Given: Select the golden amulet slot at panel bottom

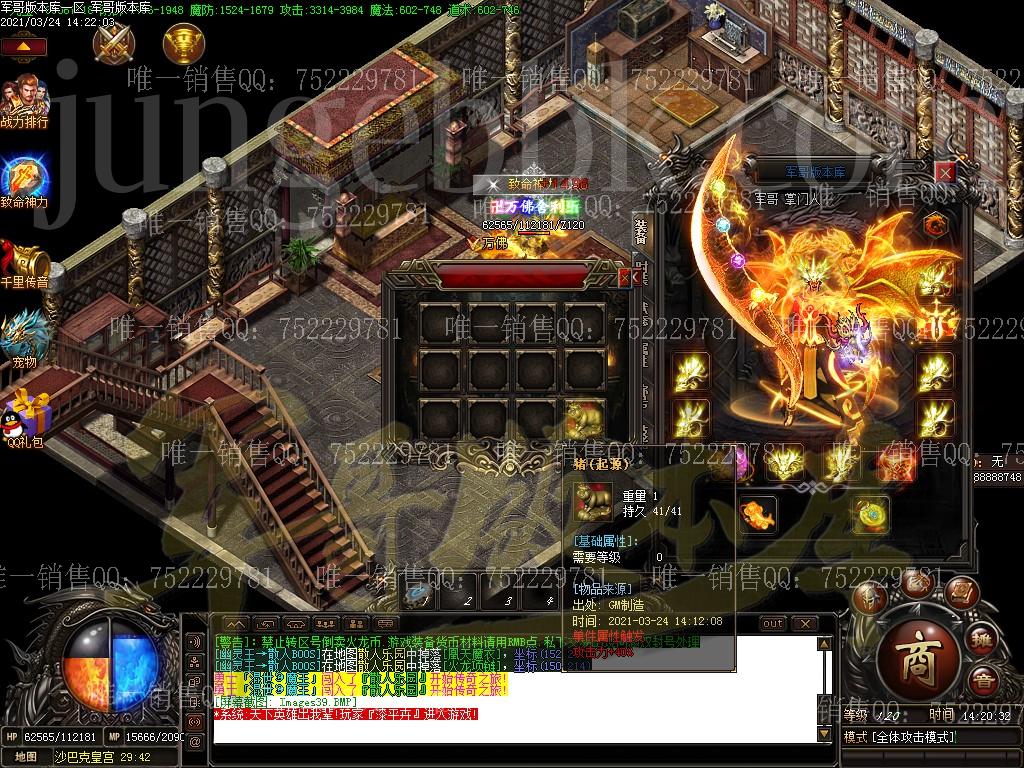Looking at the screenshot, I should point(868,515).
